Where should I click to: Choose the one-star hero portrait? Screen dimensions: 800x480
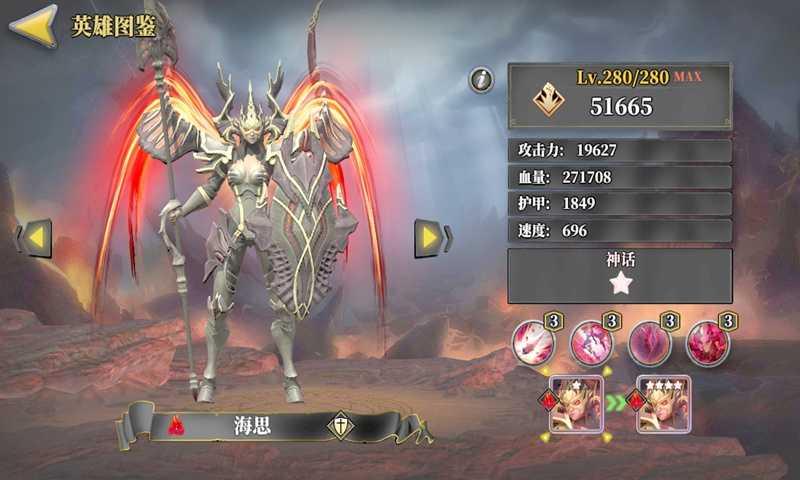(574, 405)
